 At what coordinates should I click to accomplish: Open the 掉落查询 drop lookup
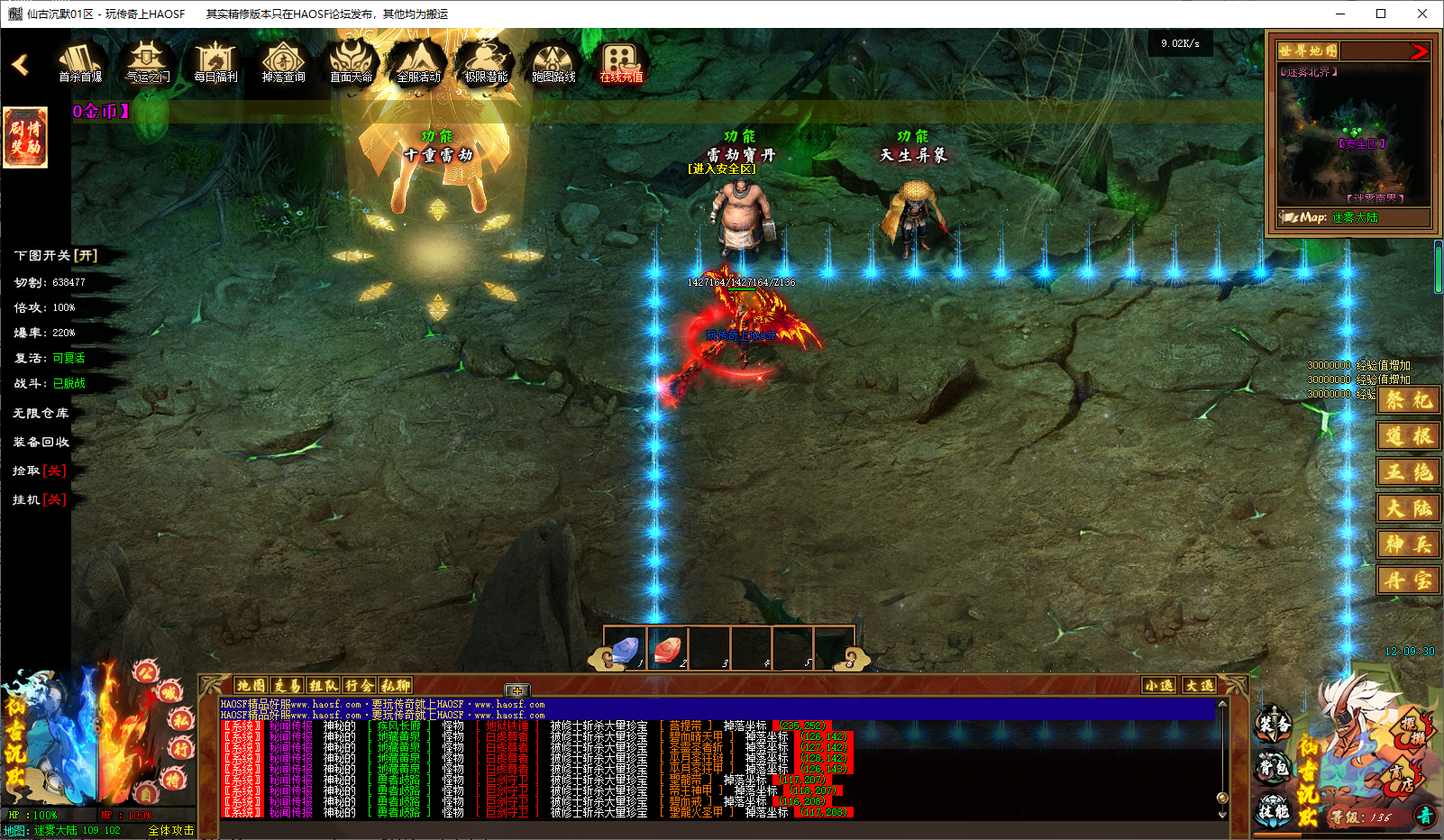(x=283, y=62)
